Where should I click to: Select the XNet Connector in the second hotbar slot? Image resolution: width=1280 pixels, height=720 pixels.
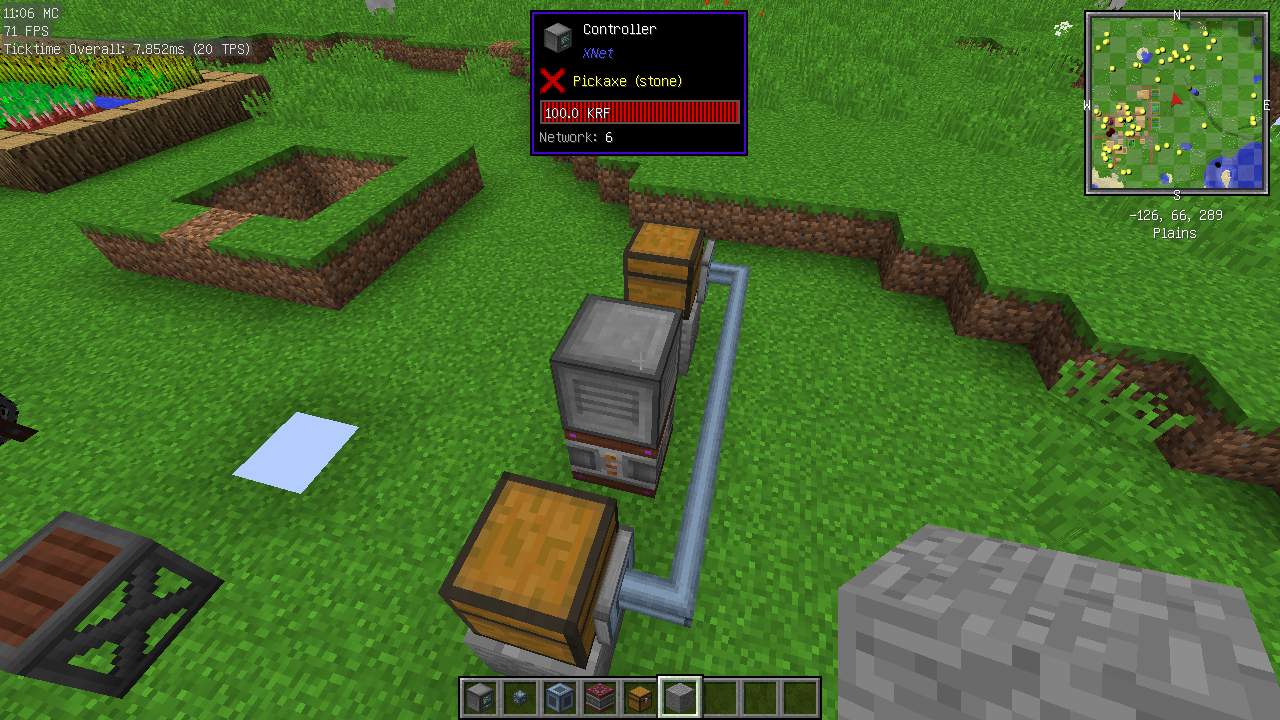pyautogui.click(x=519, y=697)
